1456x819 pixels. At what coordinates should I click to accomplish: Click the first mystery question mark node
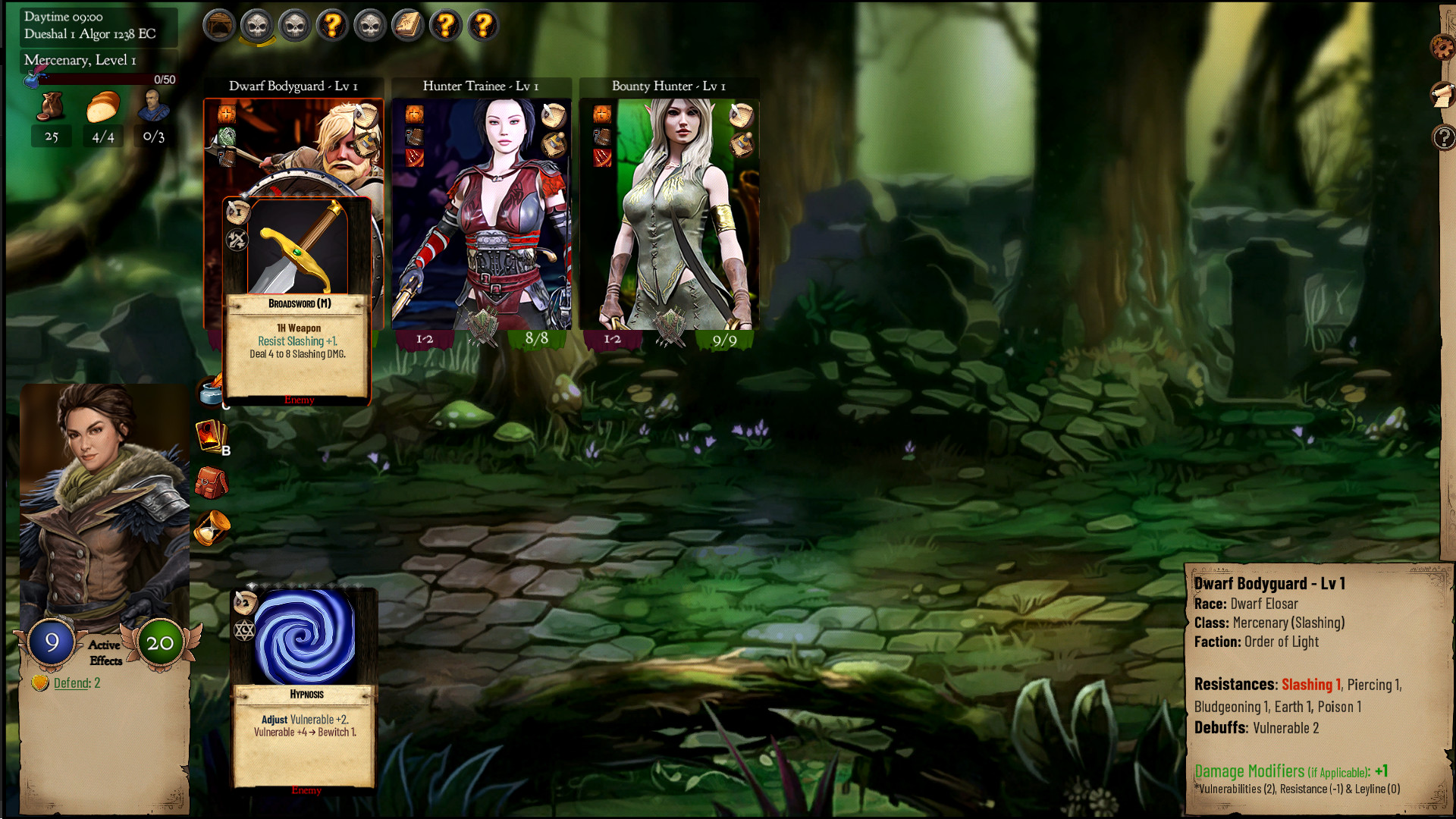331,24
